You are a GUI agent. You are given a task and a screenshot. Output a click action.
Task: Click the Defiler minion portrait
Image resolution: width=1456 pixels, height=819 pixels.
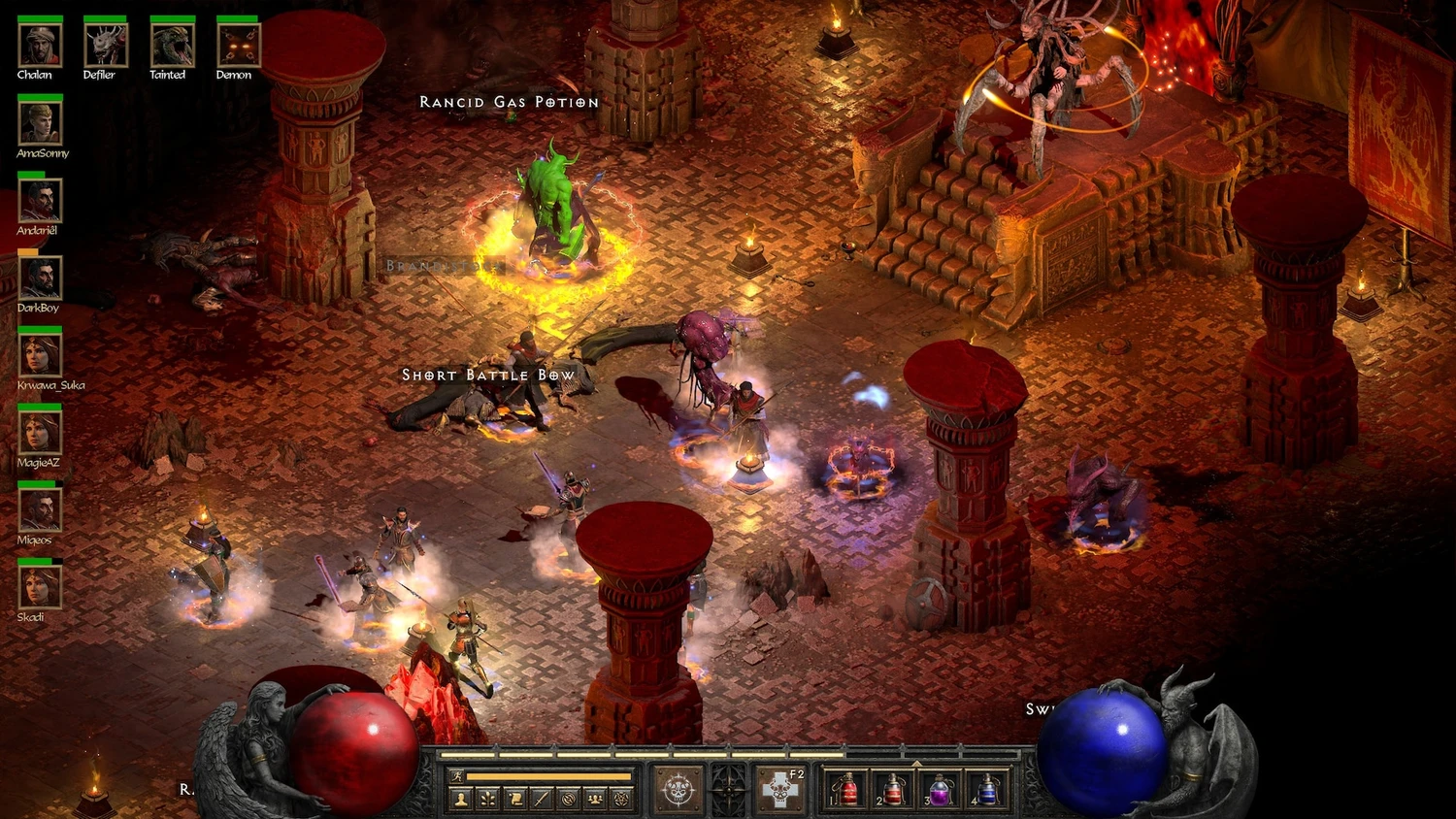pos(105,45)
